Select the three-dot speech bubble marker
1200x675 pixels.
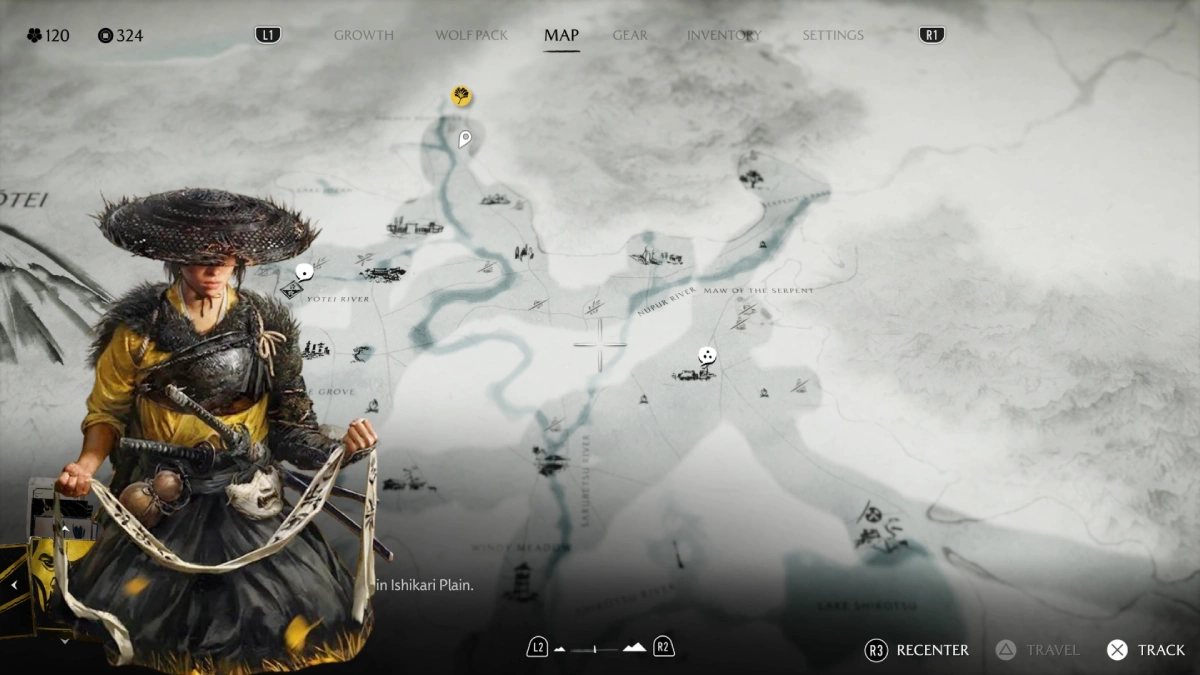[707, 355]
